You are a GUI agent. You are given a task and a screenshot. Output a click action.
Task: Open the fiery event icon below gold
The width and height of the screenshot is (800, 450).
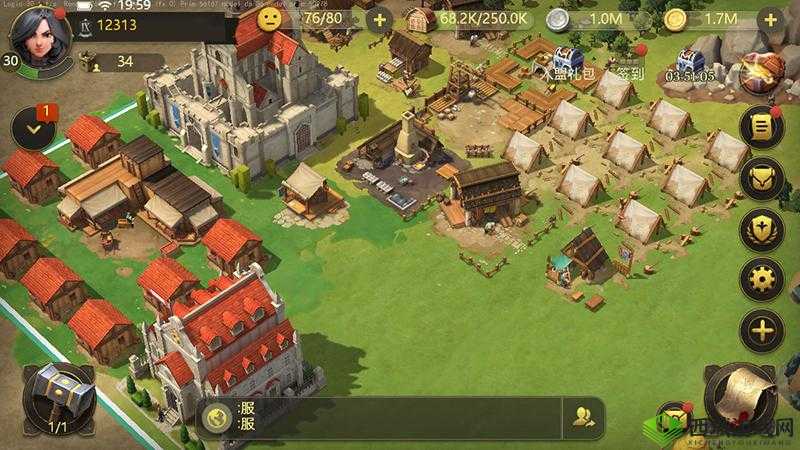pos(759,71)
